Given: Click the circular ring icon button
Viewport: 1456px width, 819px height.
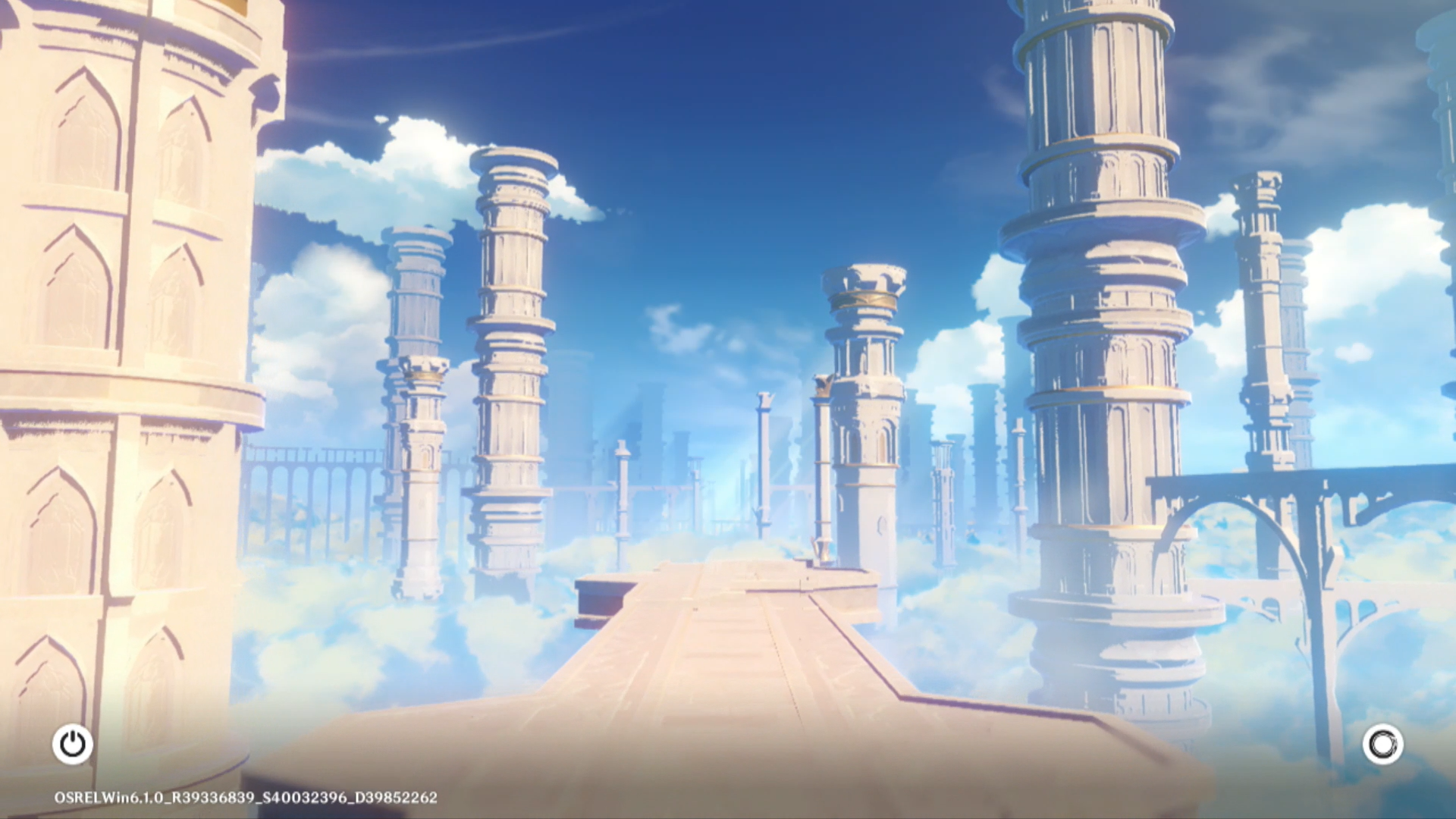Looking at the screenshot, I should [1382, 744].
